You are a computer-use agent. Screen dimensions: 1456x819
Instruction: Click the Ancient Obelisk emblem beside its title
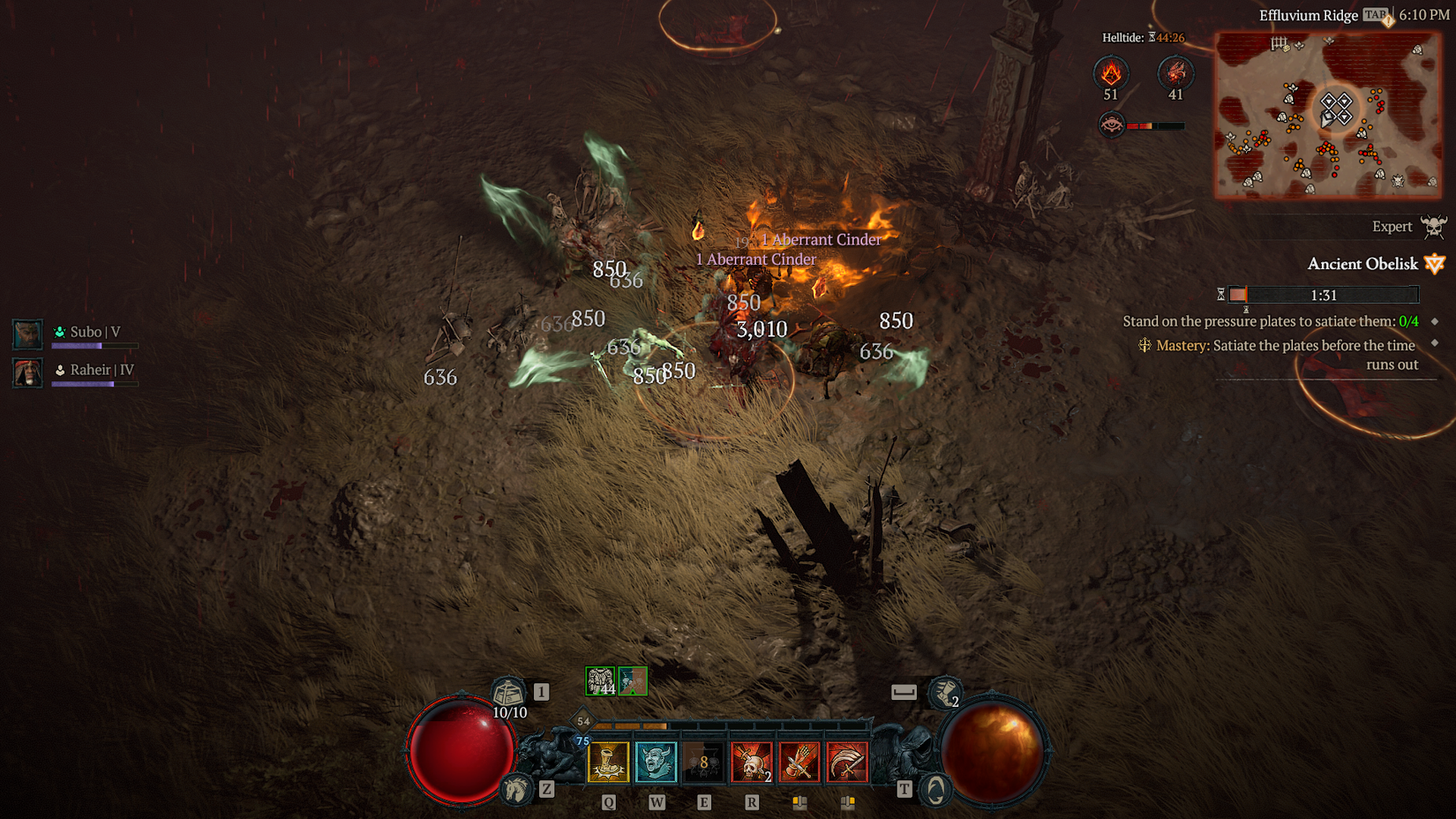pyautogui.click(x=1435, y=263)
